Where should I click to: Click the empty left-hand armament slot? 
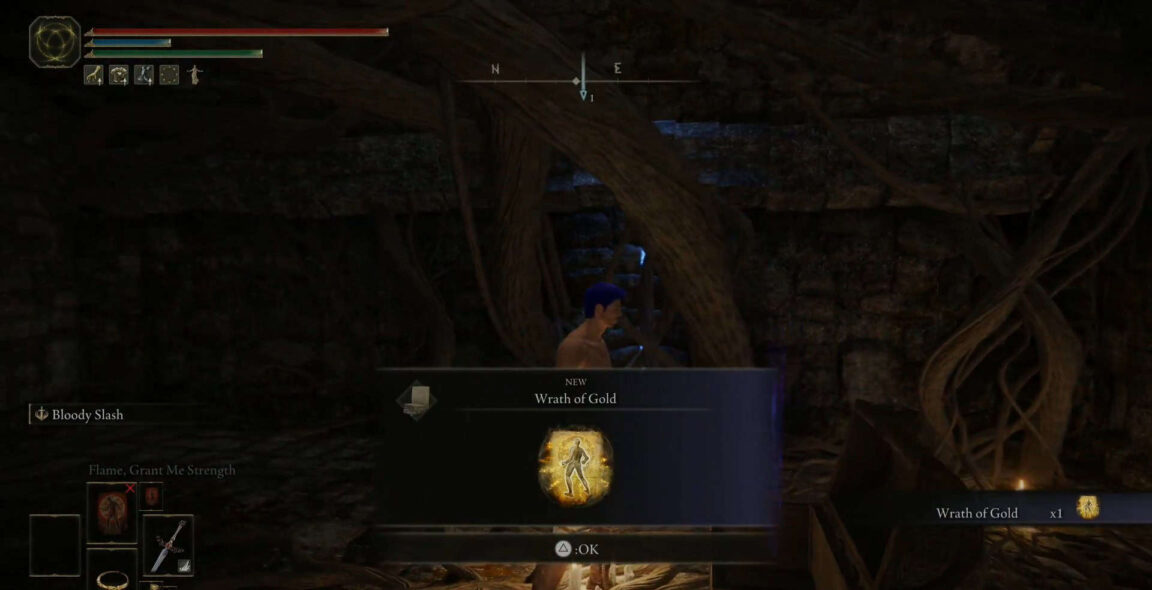tap(55, 545)
